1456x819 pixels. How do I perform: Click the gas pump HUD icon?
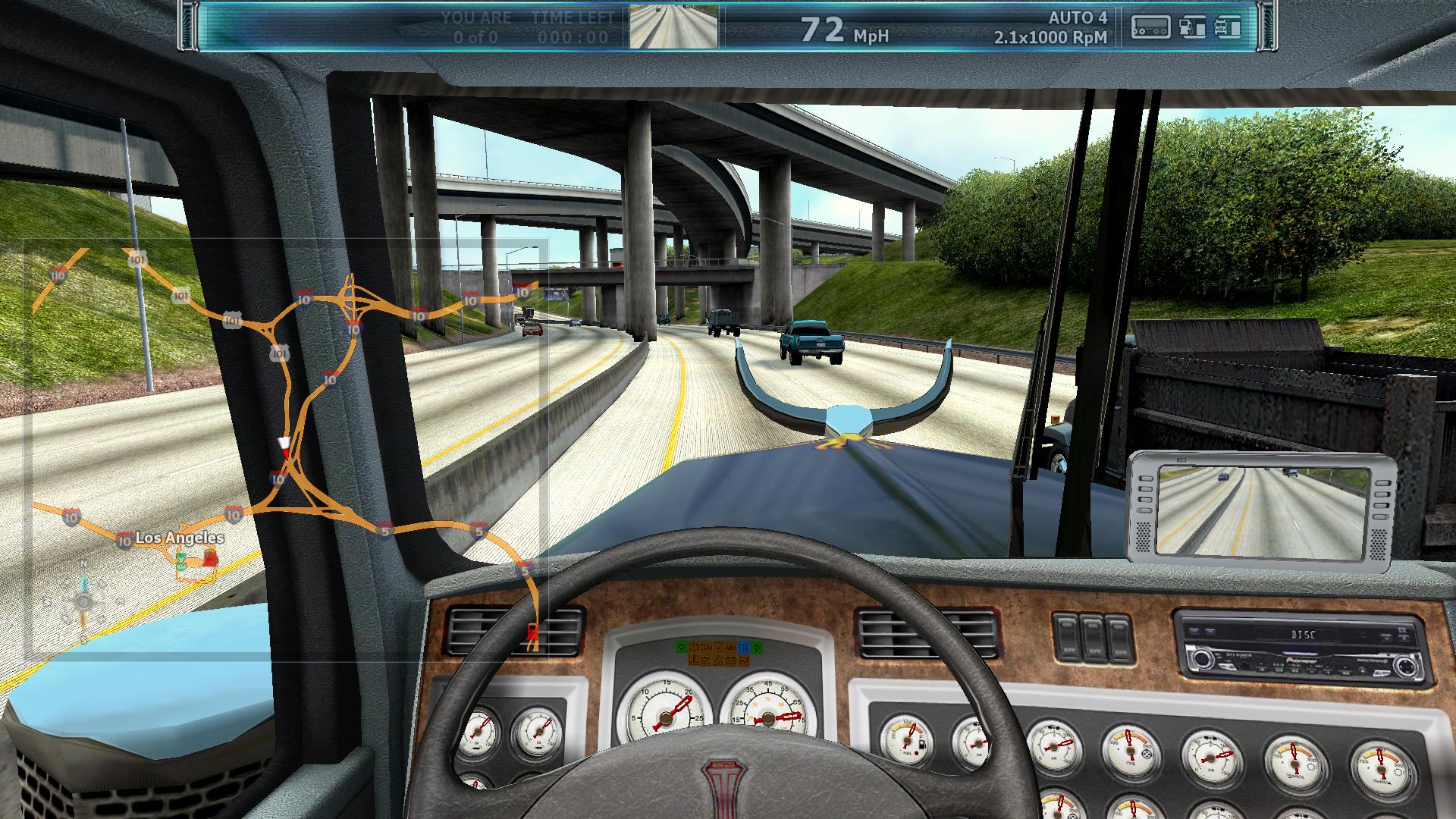pyautogui.click(x=1192, y=27)
